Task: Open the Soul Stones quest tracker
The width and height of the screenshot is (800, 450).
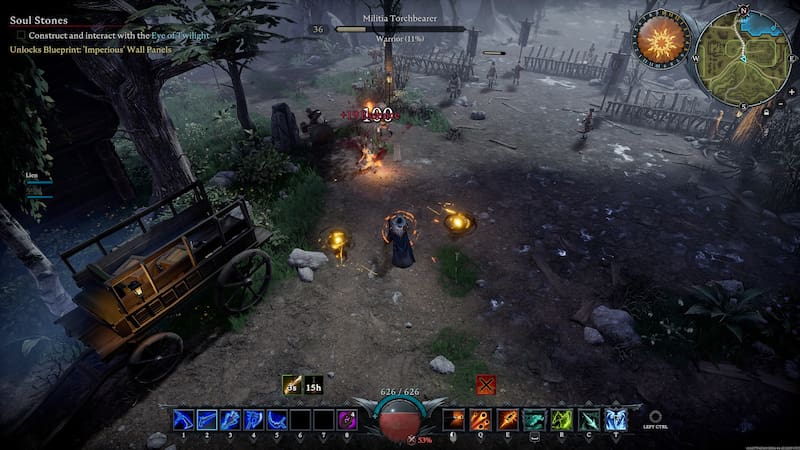Action: 38,20
